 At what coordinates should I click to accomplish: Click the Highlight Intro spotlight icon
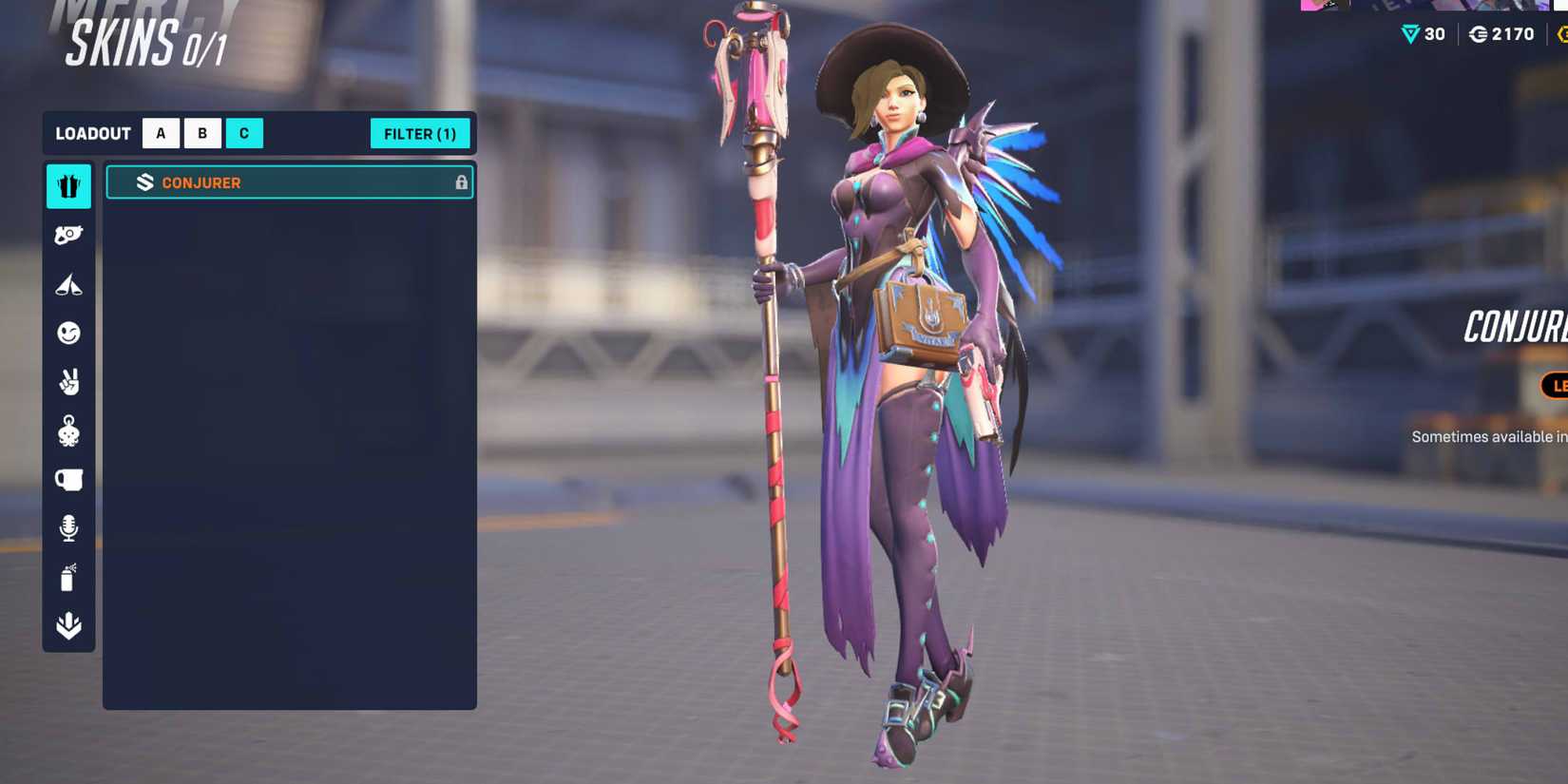point(67,283)
